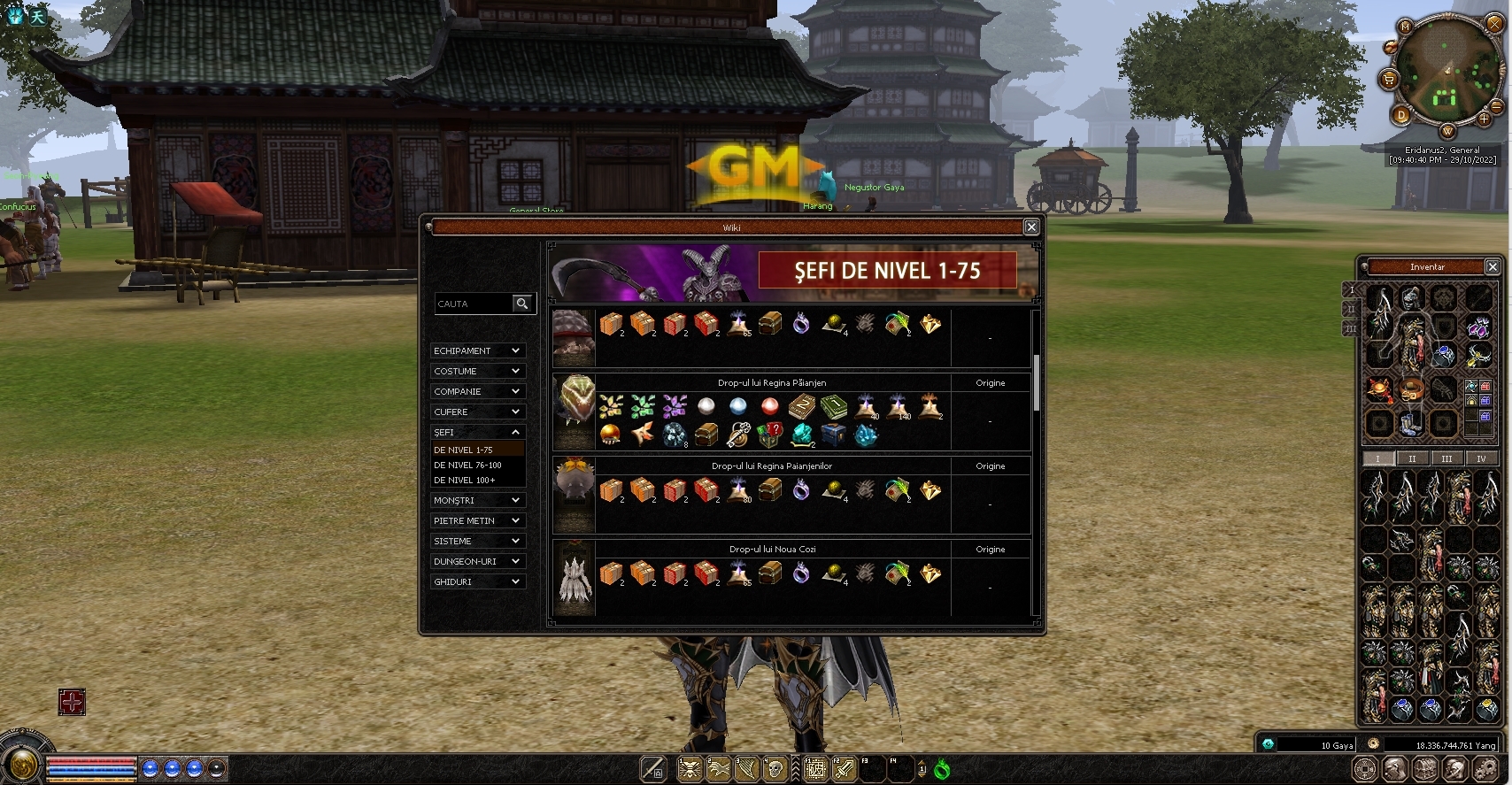Close the Inventar window
Image resolution: width=1512 pixels, height=785 pixels.
point(1493,266)
